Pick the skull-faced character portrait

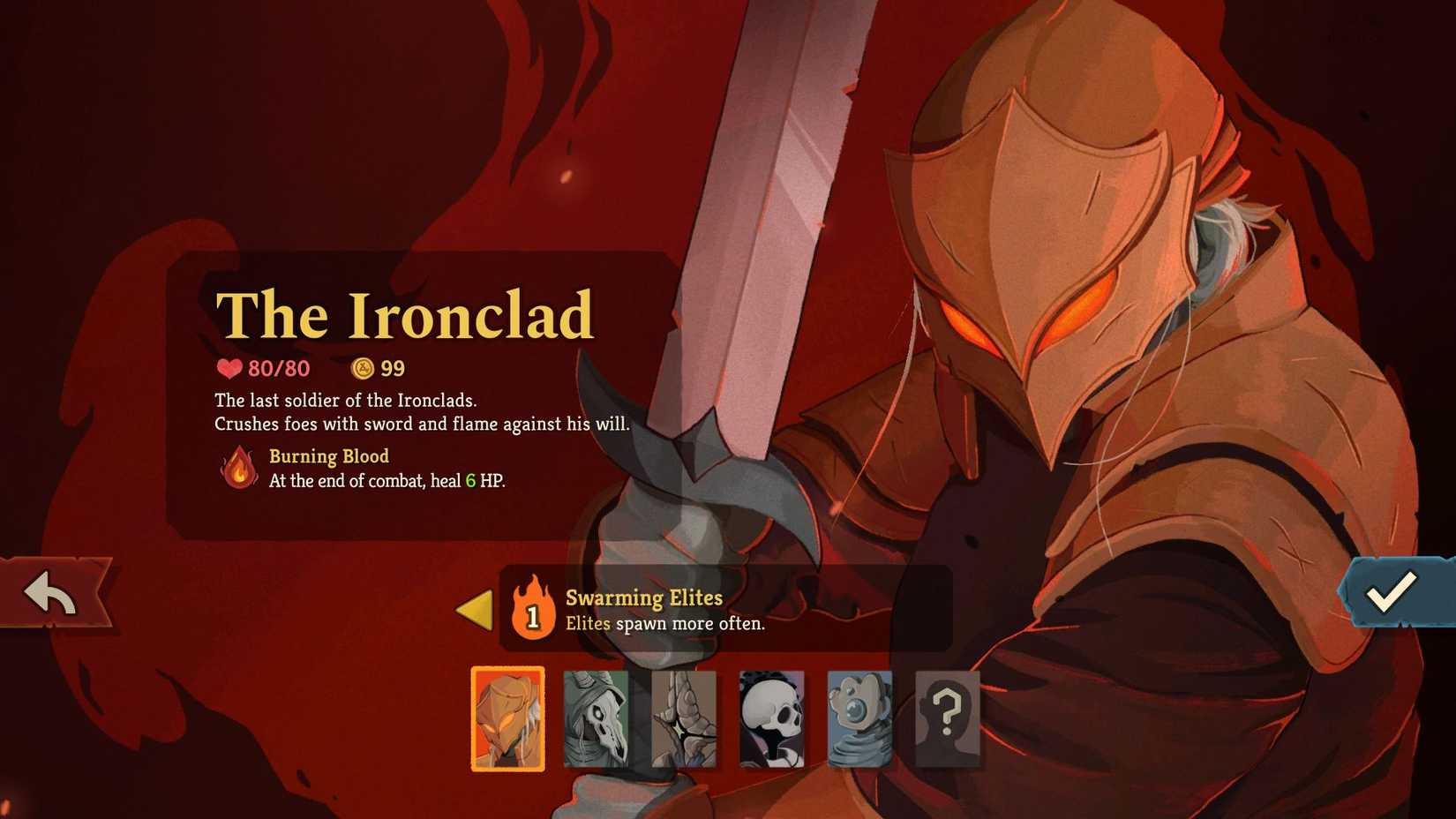(772, 720)
